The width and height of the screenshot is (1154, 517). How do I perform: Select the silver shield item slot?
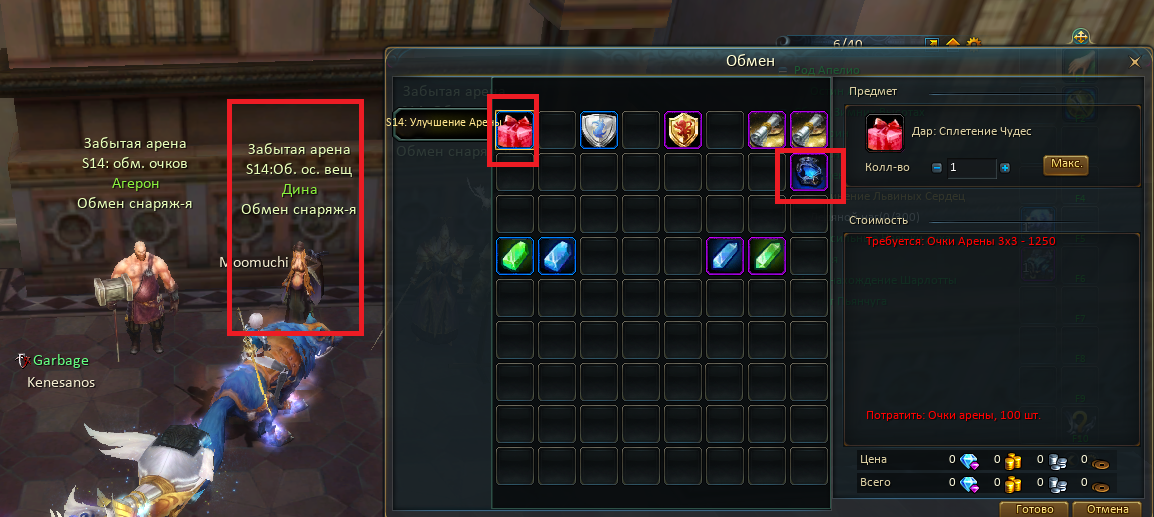click(x=599, y=129)
